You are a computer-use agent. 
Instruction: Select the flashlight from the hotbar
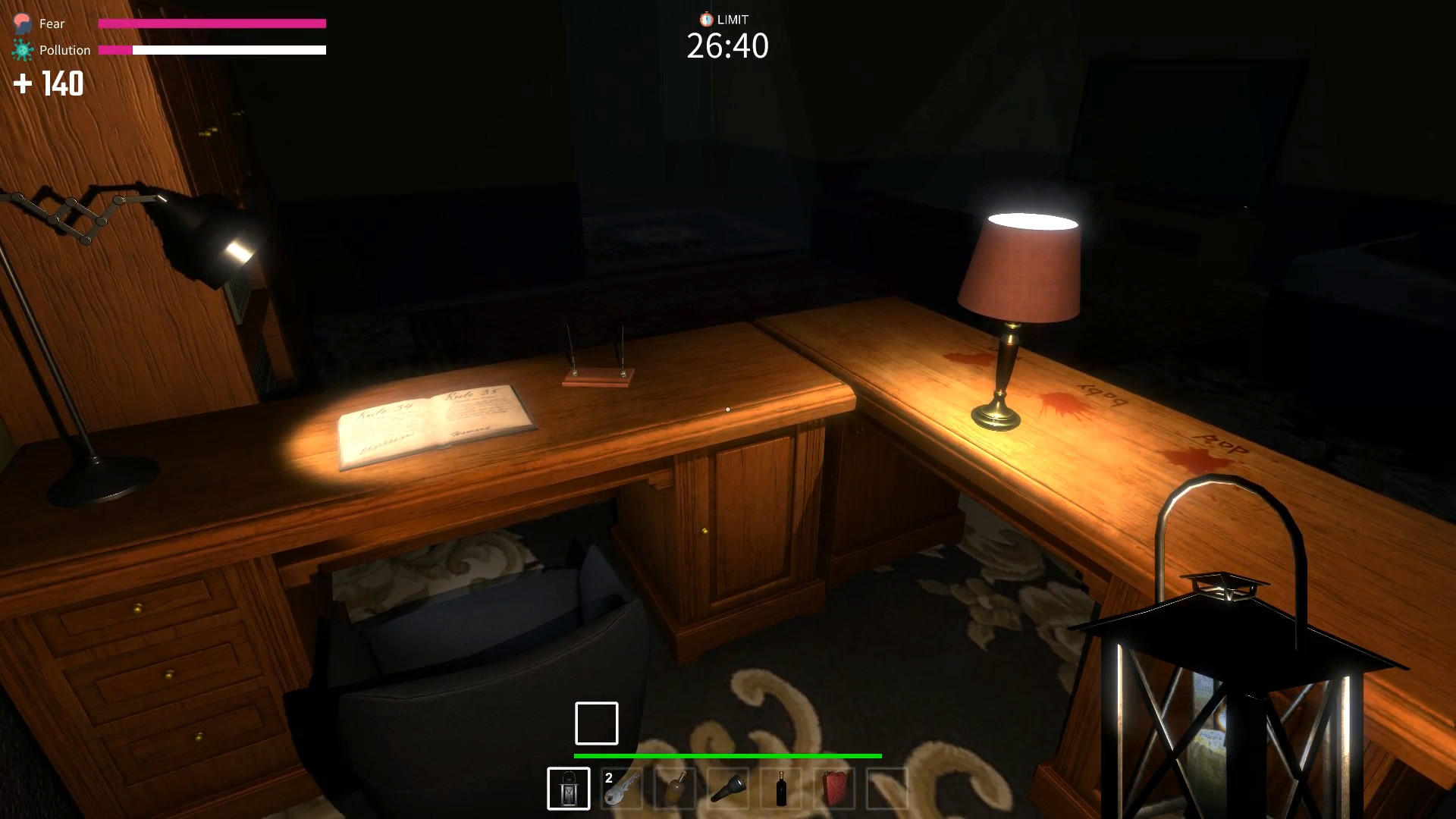pos(729,790)
